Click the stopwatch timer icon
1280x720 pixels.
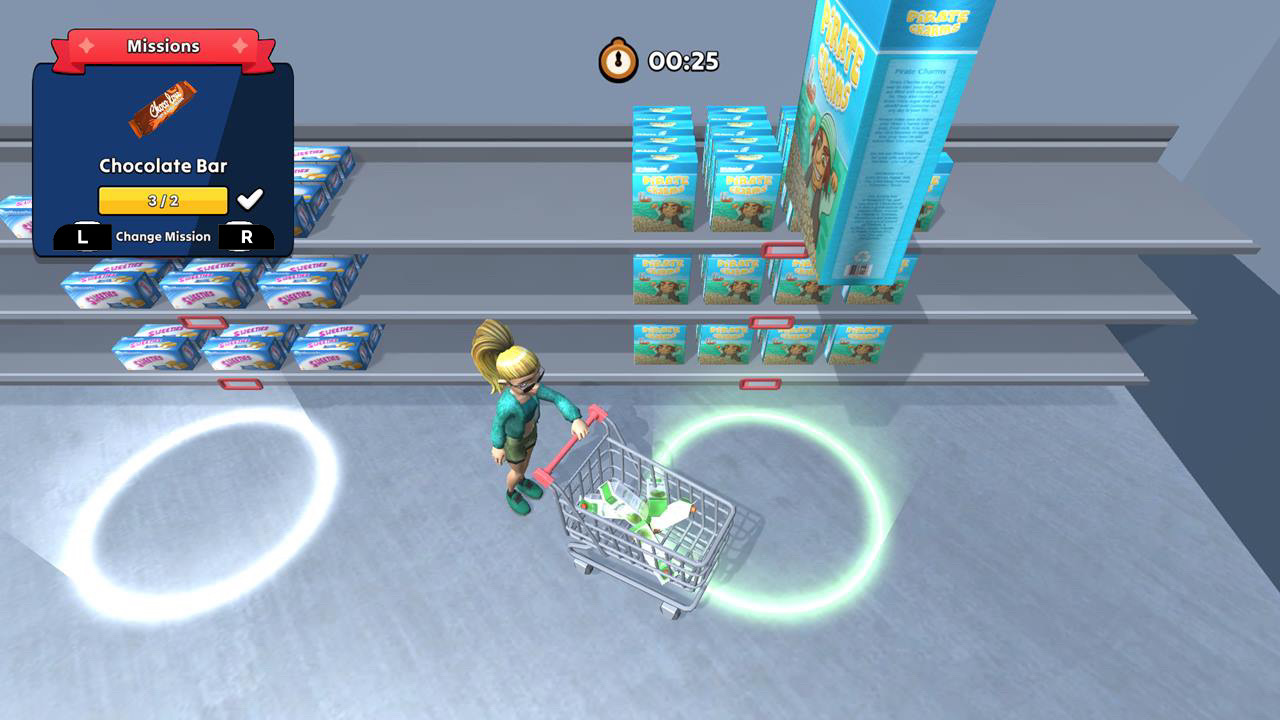pyautogui.click(x=617, y=61)
